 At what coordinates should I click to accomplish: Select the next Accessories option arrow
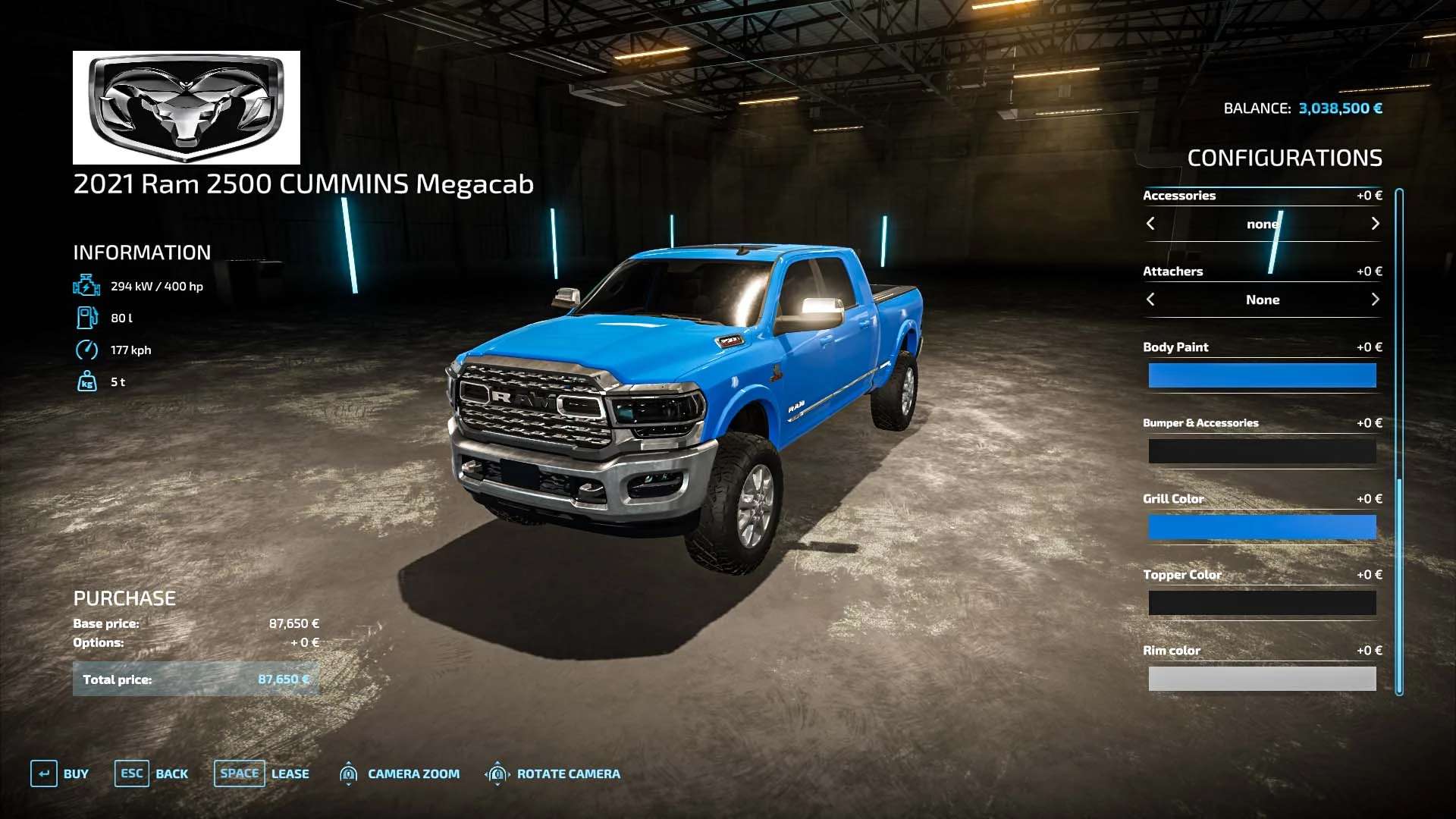point(1375,224)
